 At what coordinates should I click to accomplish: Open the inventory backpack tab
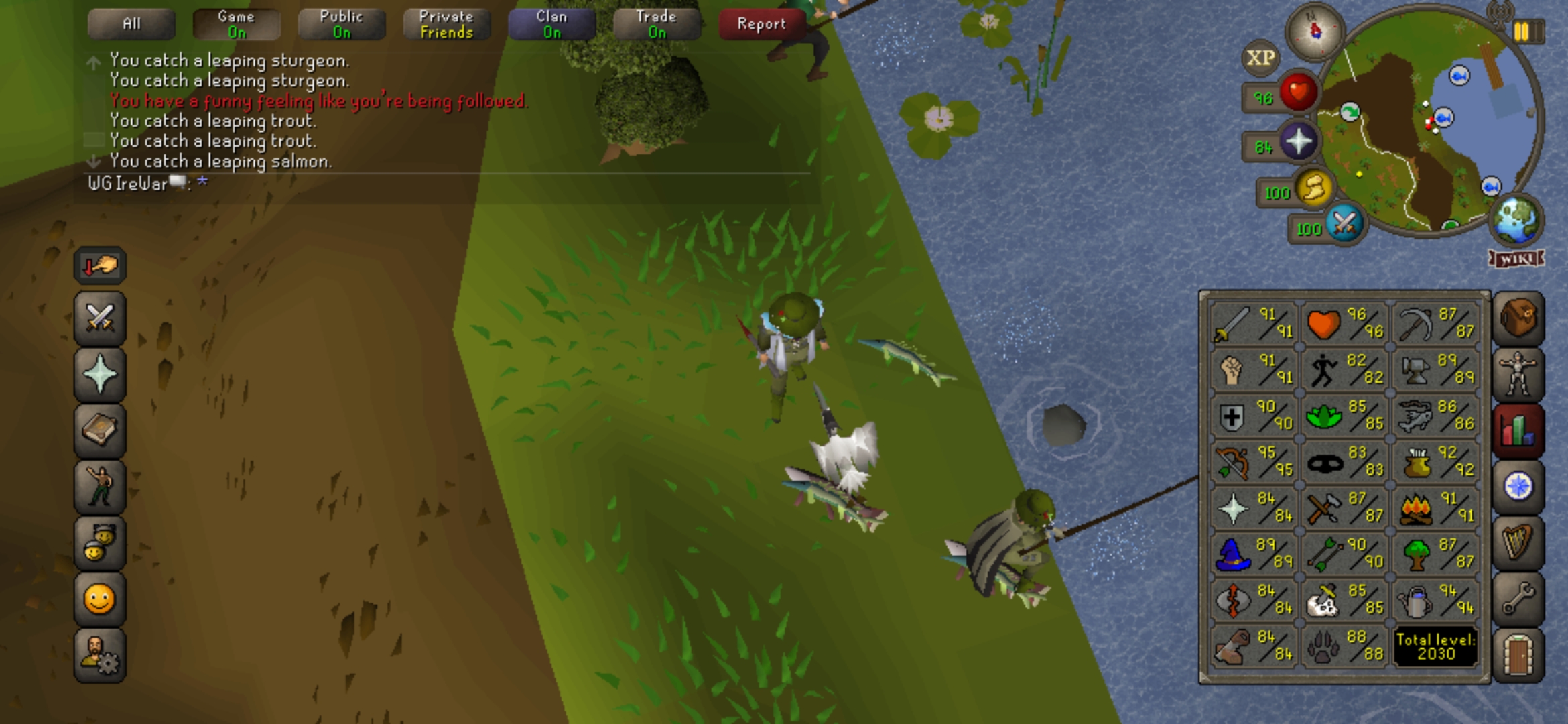1518,318
